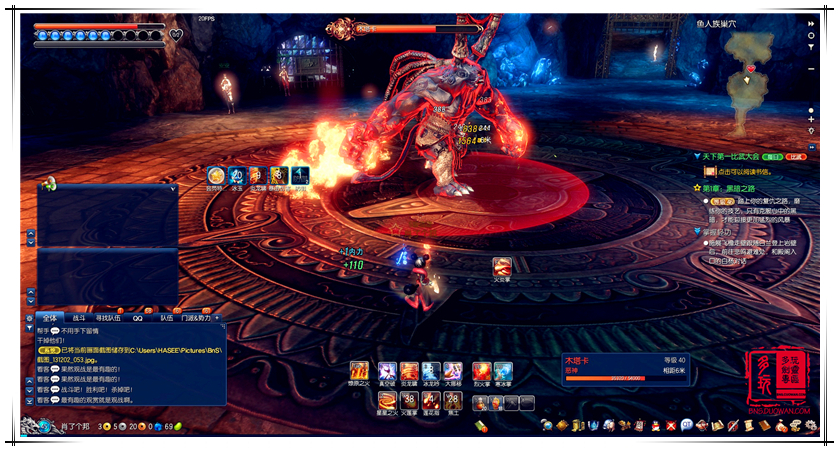Use the 真空破 skill icon
Viewport: 839px width, 451px height.
pos(387,371)
